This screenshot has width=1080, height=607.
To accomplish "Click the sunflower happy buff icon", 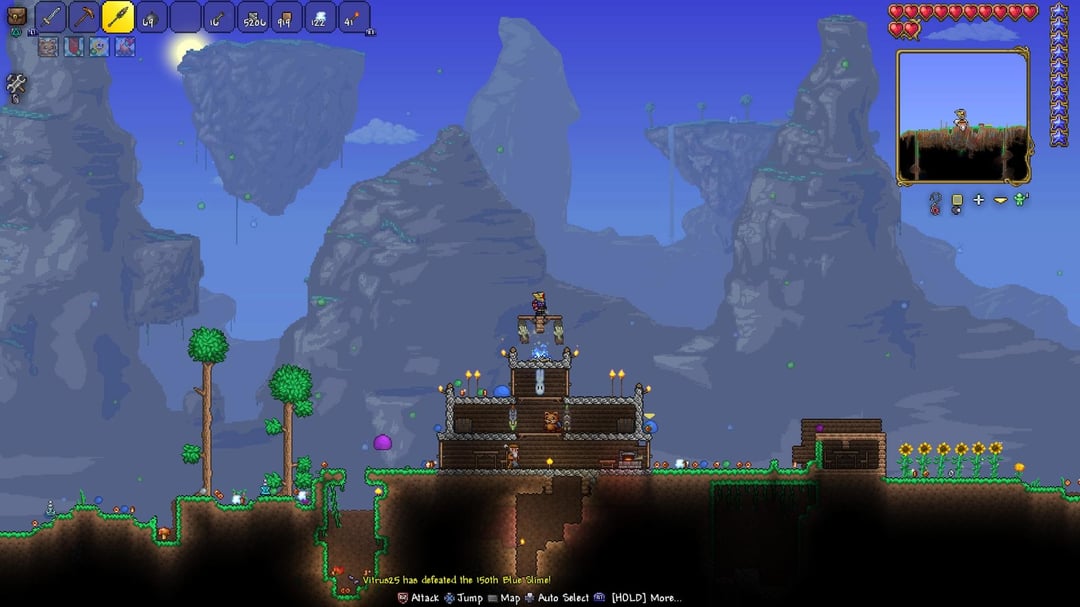I will tap(99, 46).
